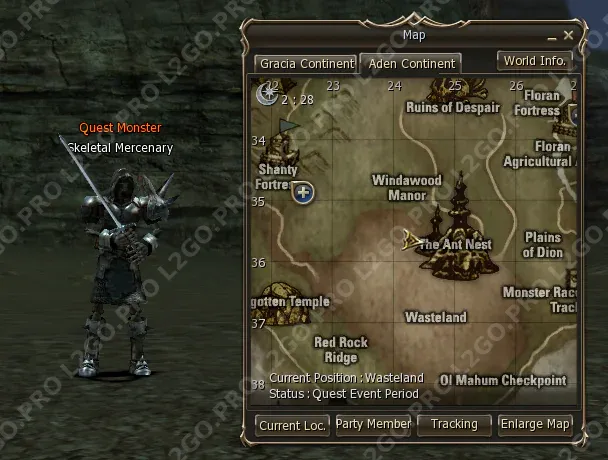This screenshot has height=460, width=608.
Task: Enlarge the map view
Action: (535, 424)
